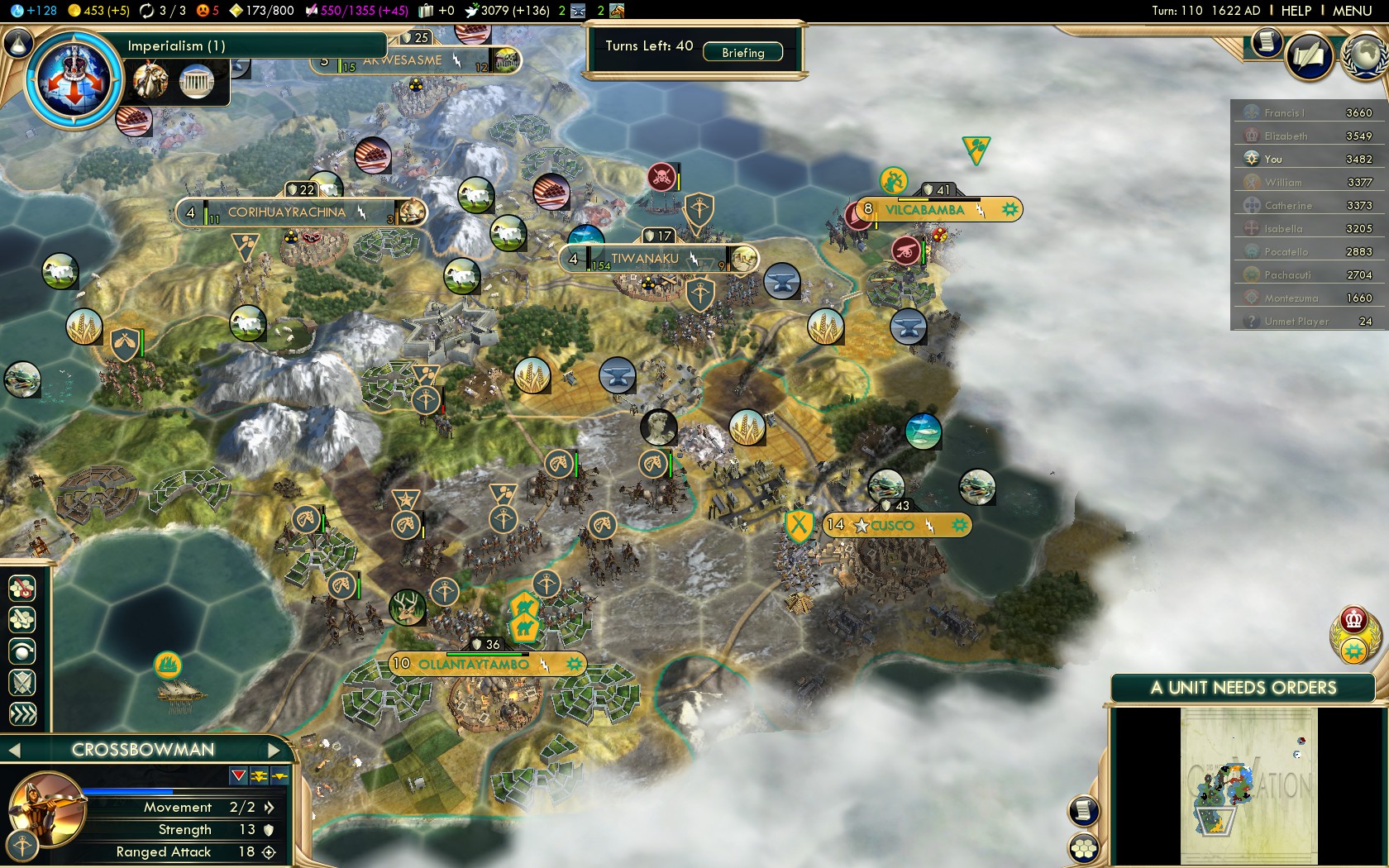
Task: Activate the ranged attack arc action
Action: [x=22, y=651]
